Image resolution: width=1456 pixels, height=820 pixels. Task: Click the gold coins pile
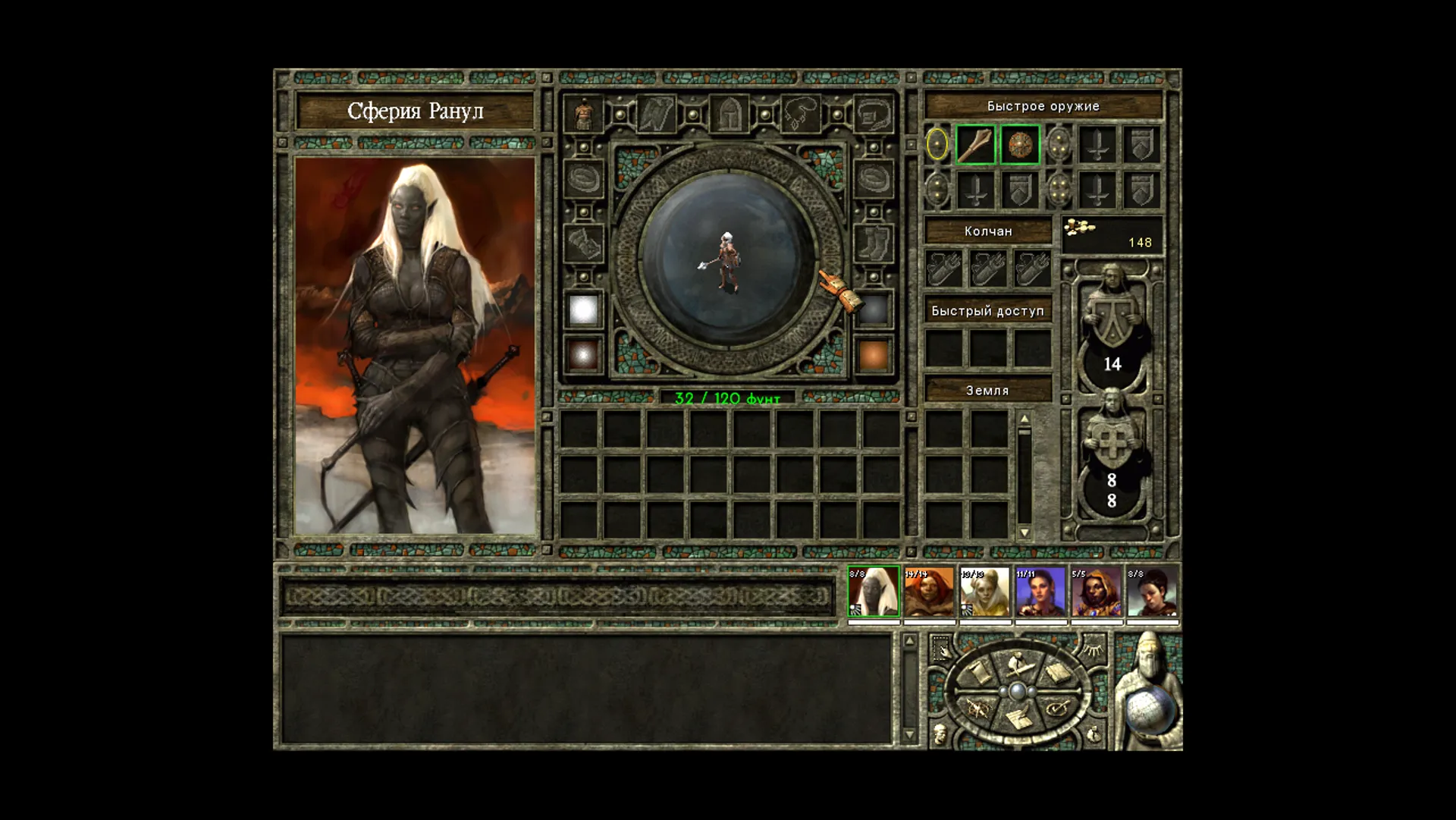[x=1080, y=227]
